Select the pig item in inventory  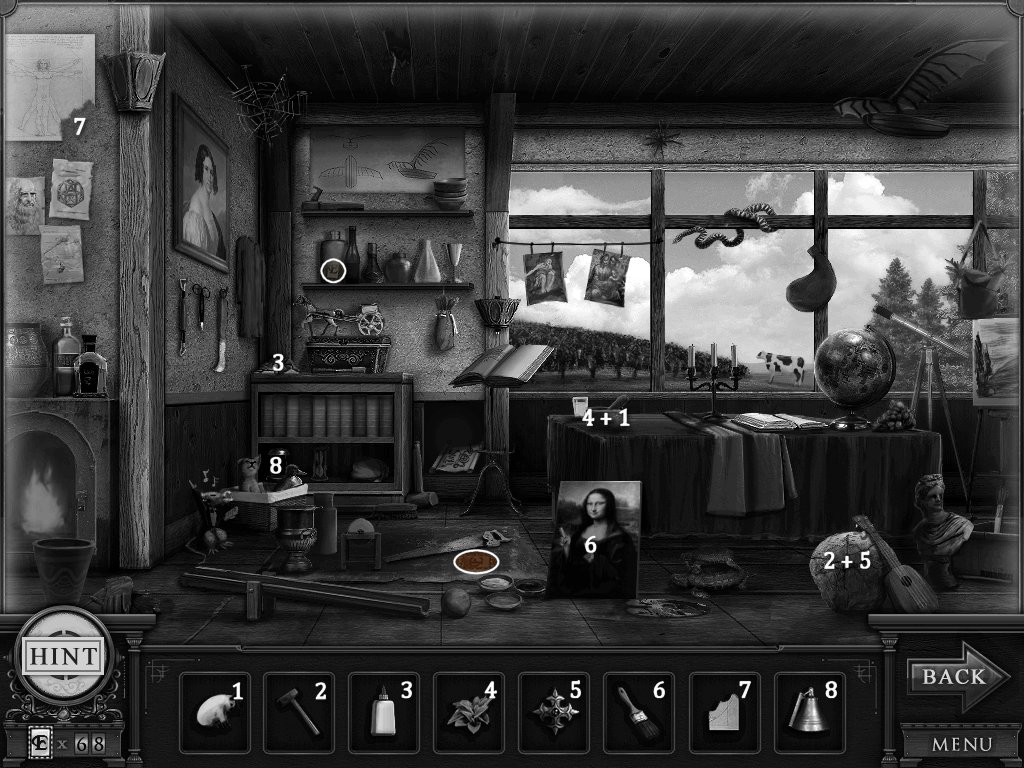pos(215,712)
